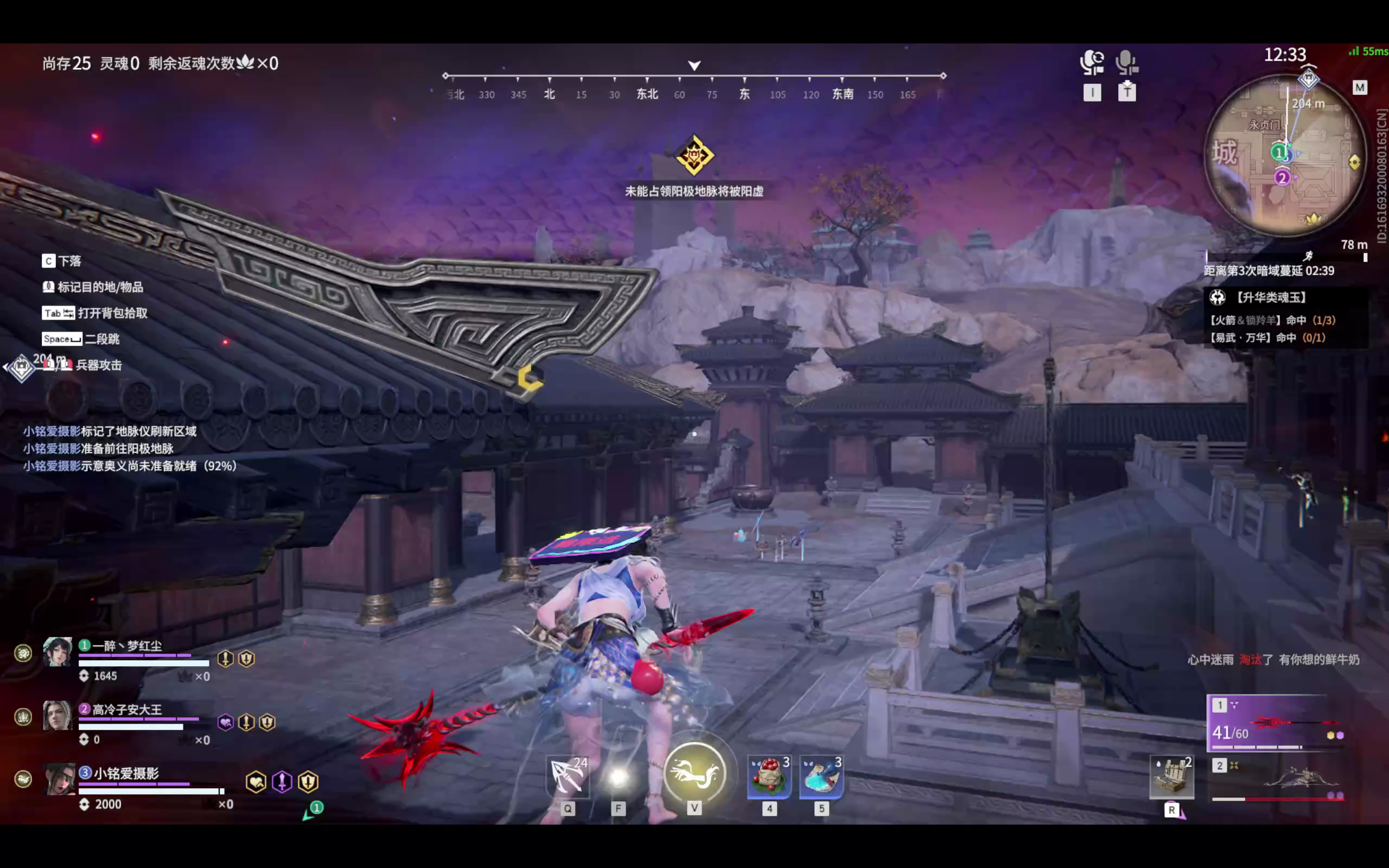Viewport: 1389px width, 868px height.
Task: Select teammate 一醉丶梦红尘 portrait
Action: [x=60, y=653]
